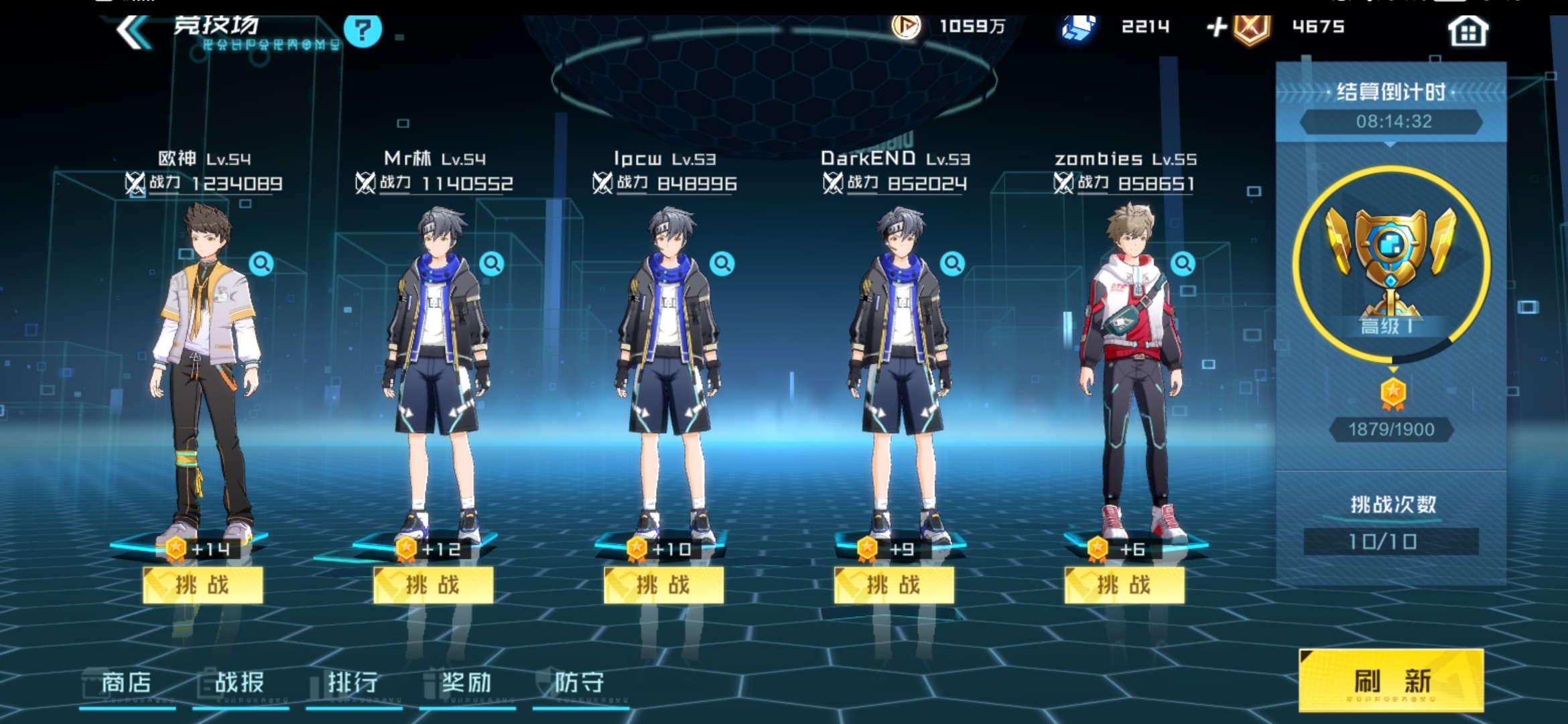The width and height of the screenshot is (1568, 724).
Task: Inspect Mr林's profile with the magnifier
Action: [492, 263]
